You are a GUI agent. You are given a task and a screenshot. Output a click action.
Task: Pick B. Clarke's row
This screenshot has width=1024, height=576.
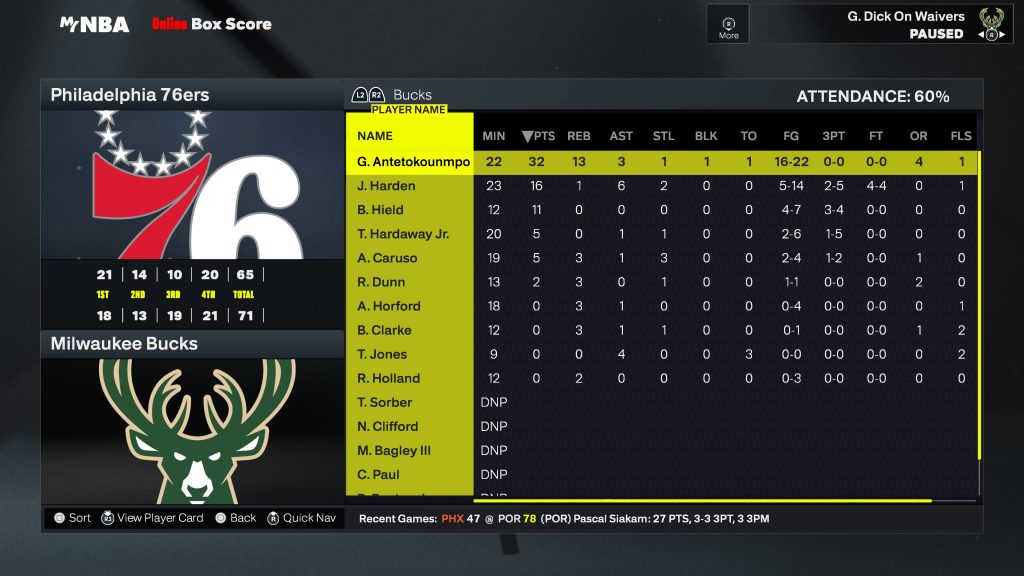[384, 330]
